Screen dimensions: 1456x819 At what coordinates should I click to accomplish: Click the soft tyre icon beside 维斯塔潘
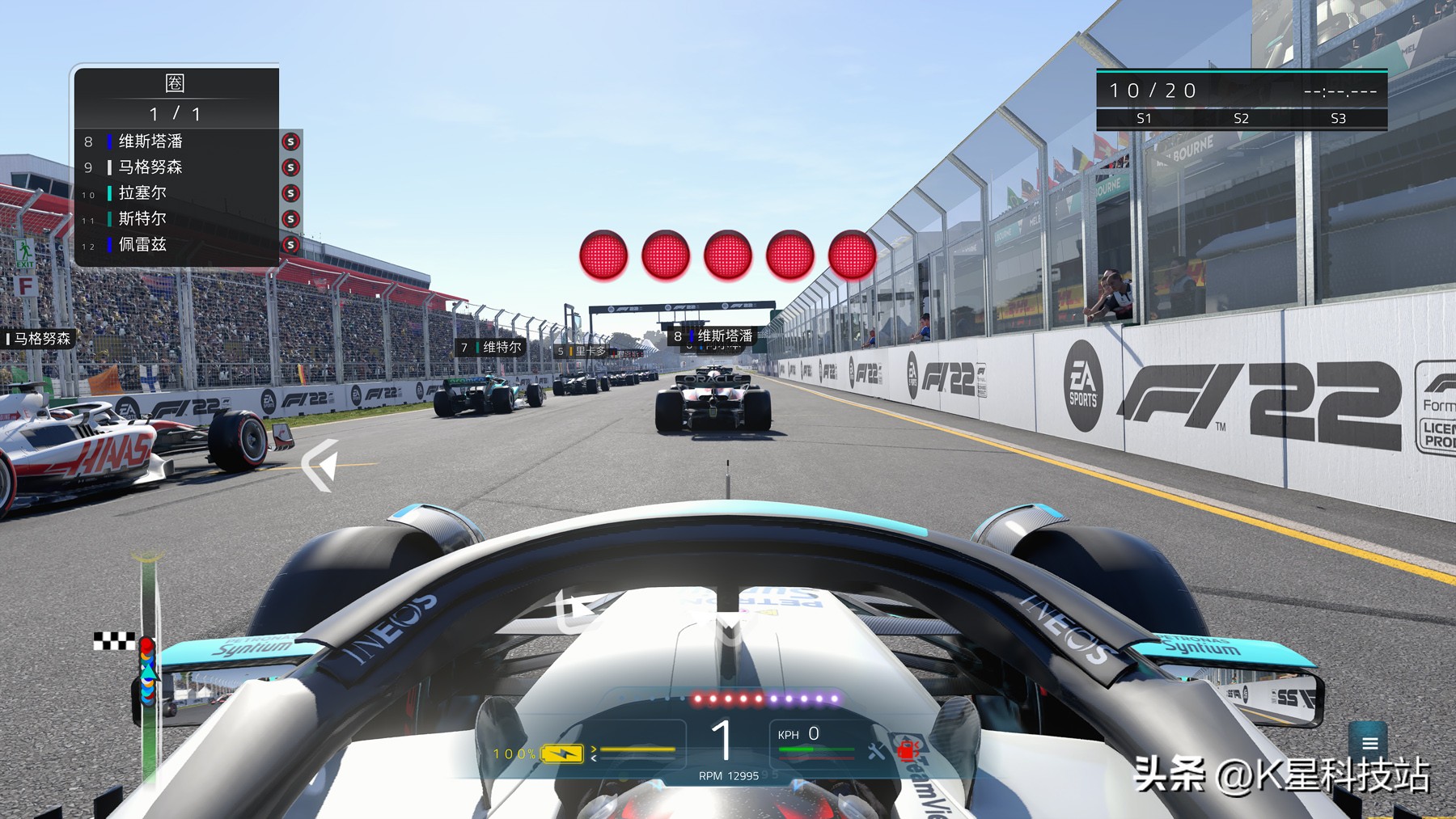[290, 141]
